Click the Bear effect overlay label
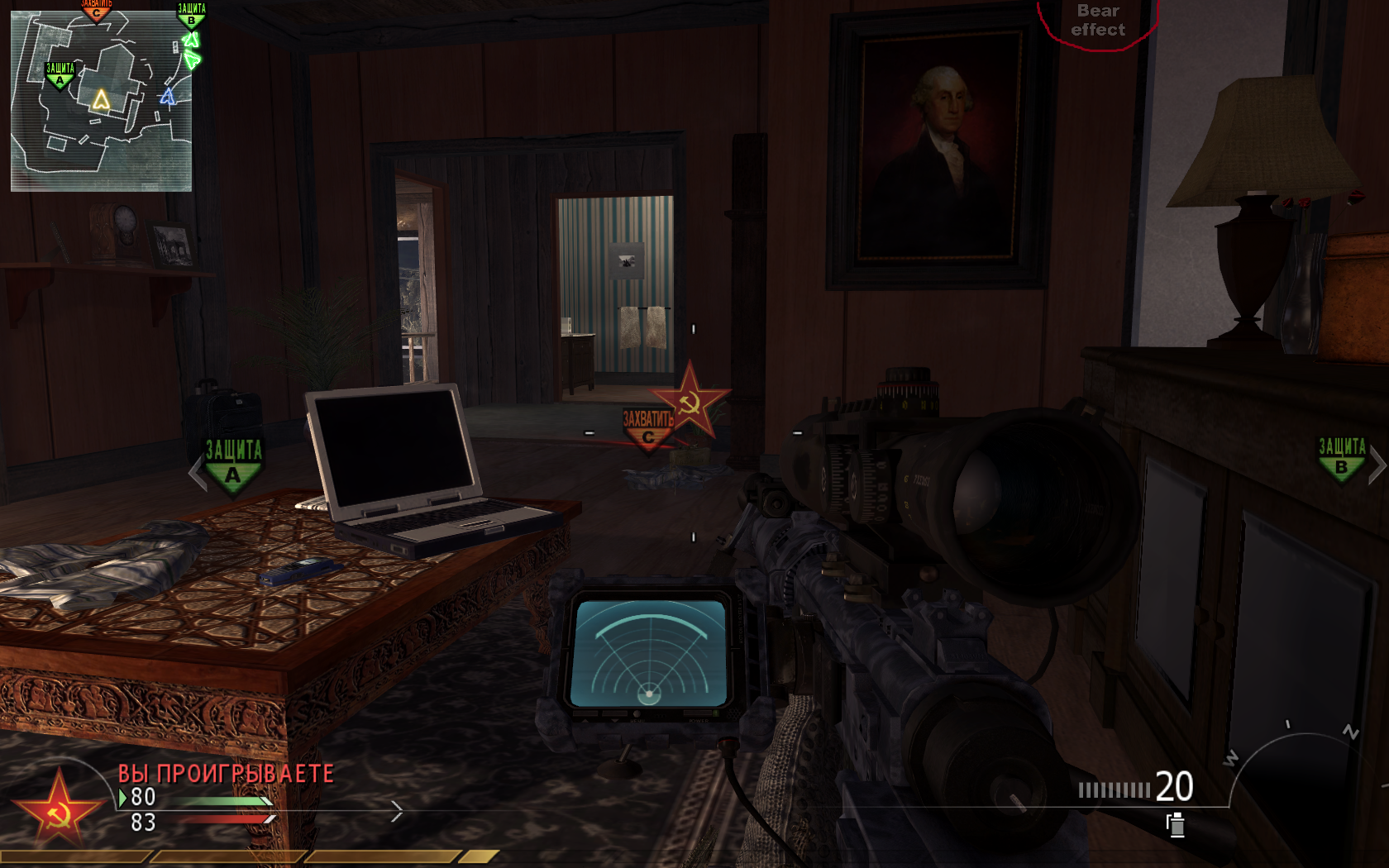Viewport: 1389px width, 868px height. click(1098, 21)
